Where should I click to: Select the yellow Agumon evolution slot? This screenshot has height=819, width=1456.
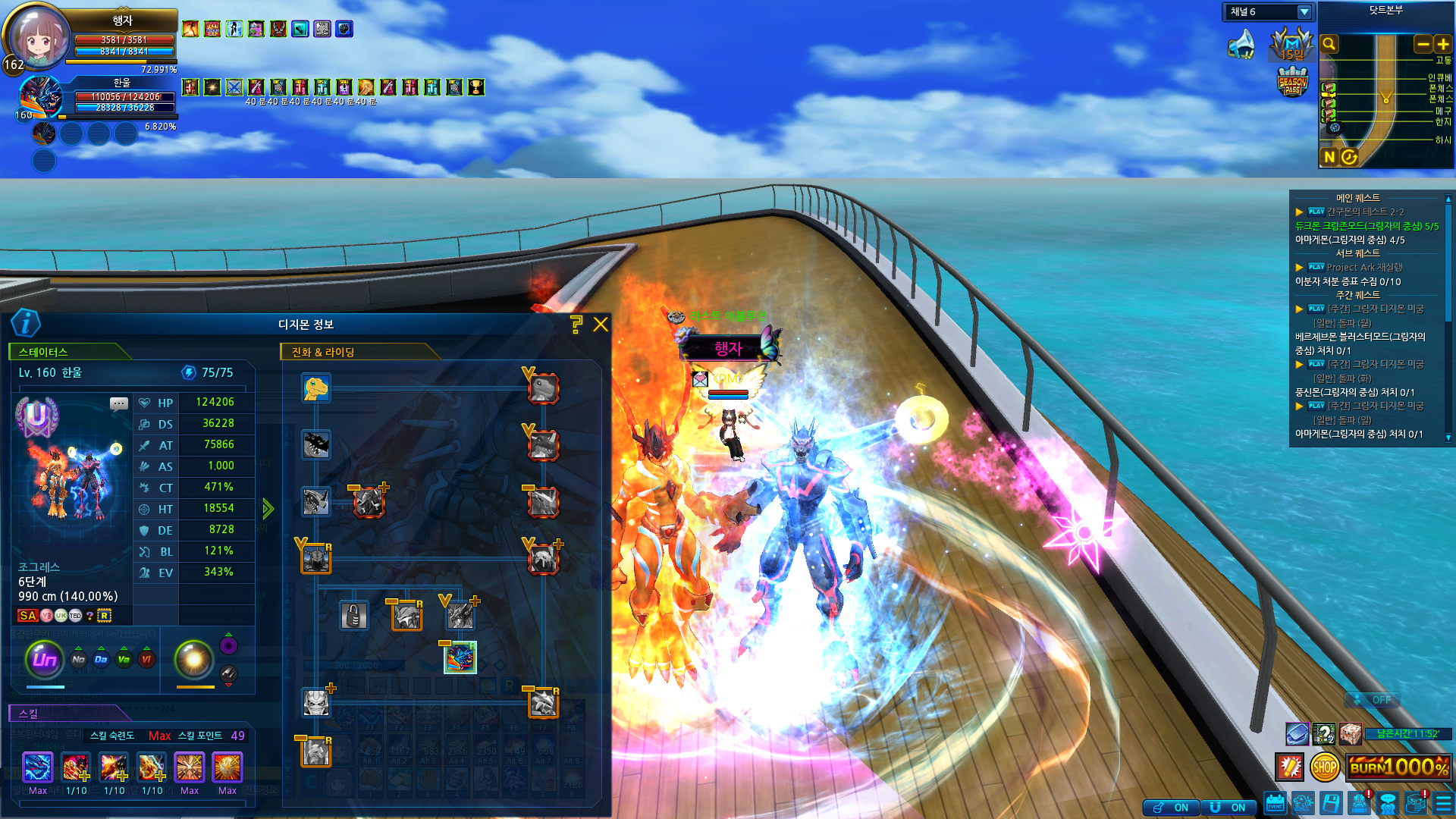coord(315,388)
